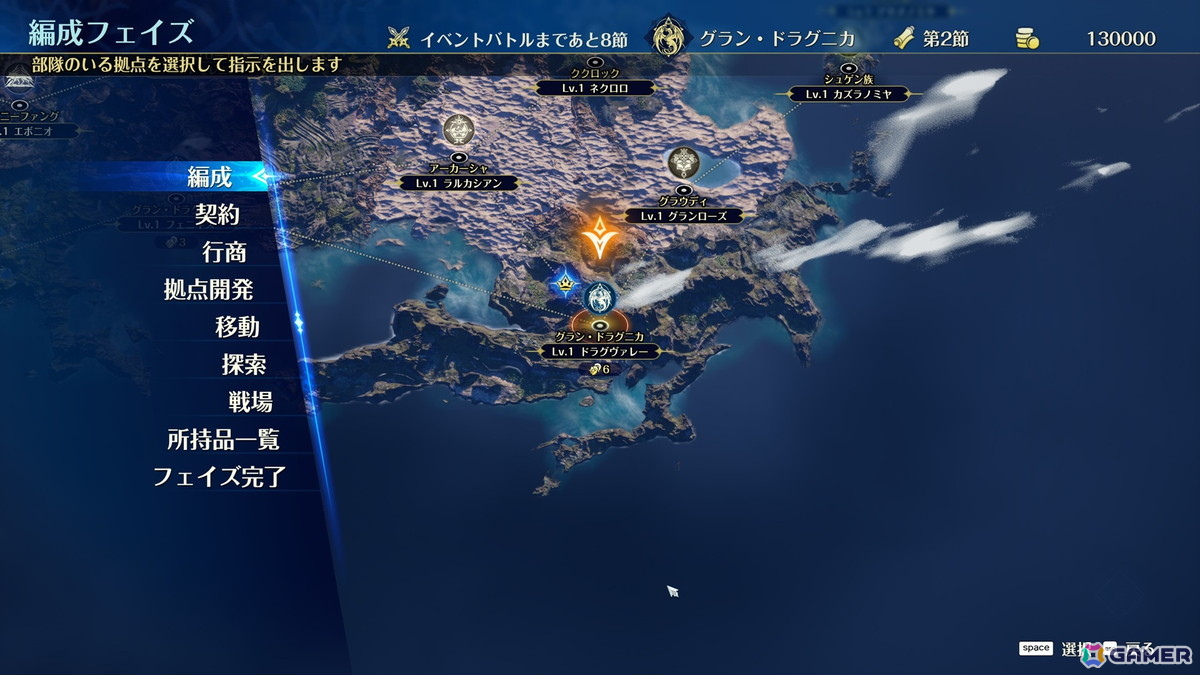Open 拠点開発 base development
This screenshot has height=675, width=1200.
[x=208, y=290]
